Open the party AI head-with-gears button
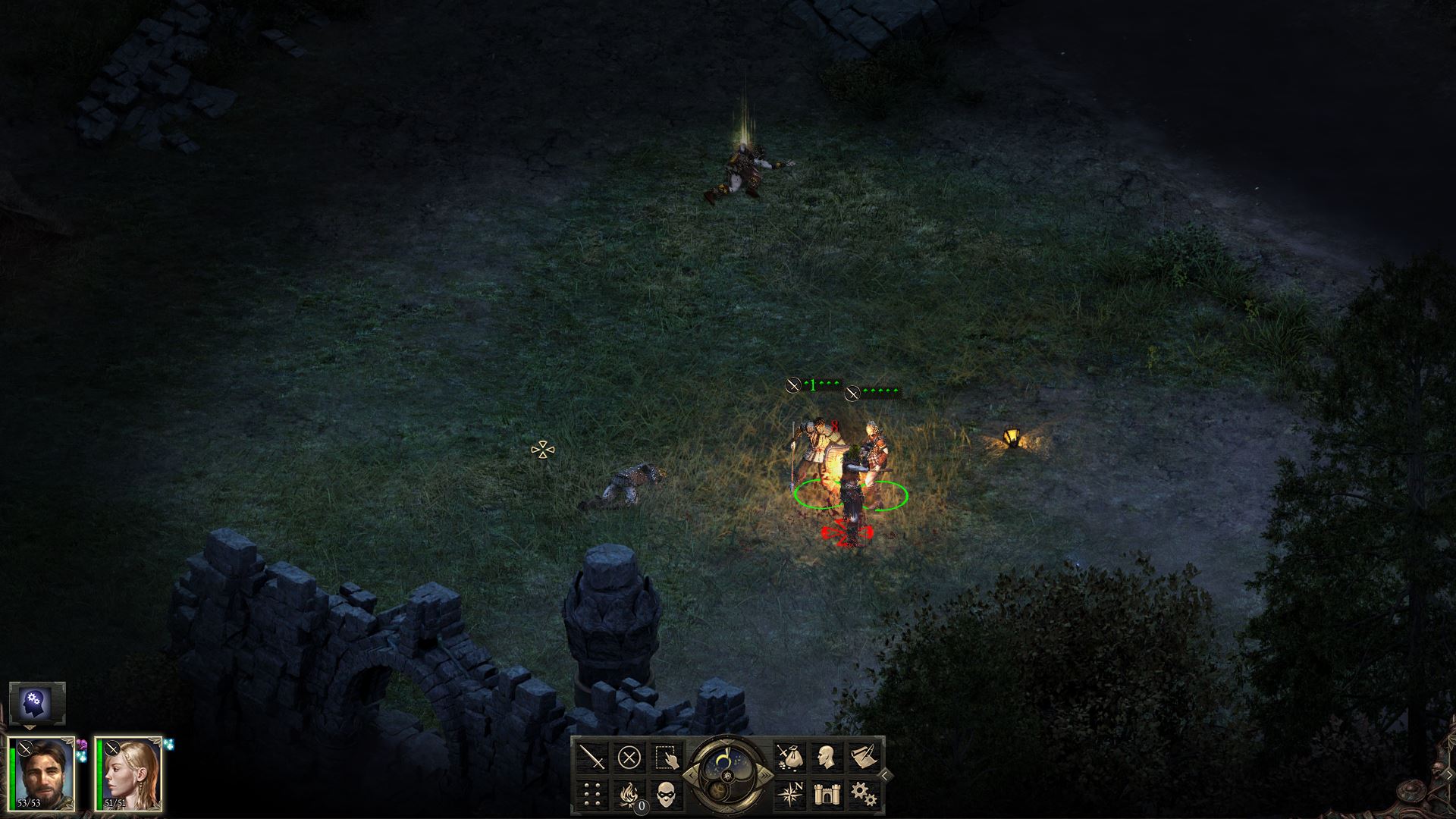This screenshot has height=819, width=1456. tap(37, 703)
